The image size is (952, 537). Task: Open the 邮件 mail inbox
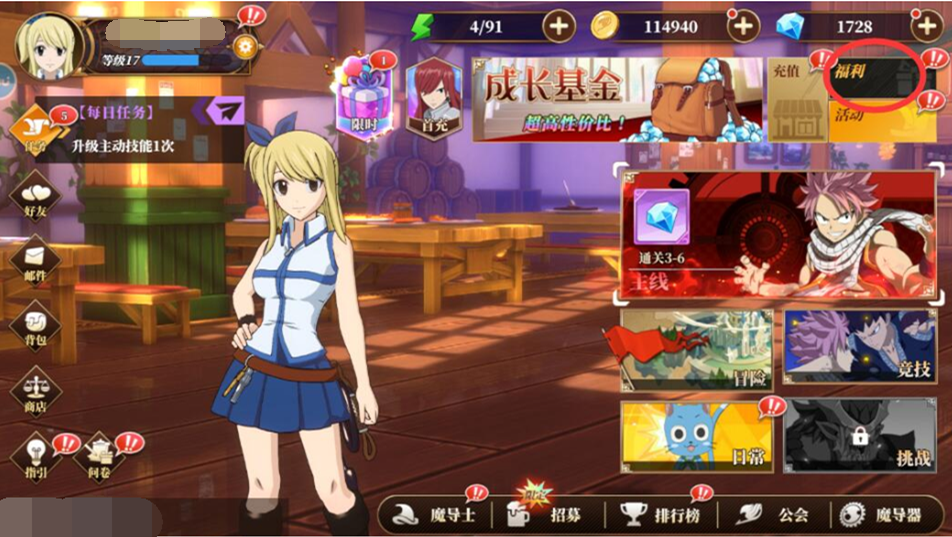pyautogui.click(x=35, y=262)
